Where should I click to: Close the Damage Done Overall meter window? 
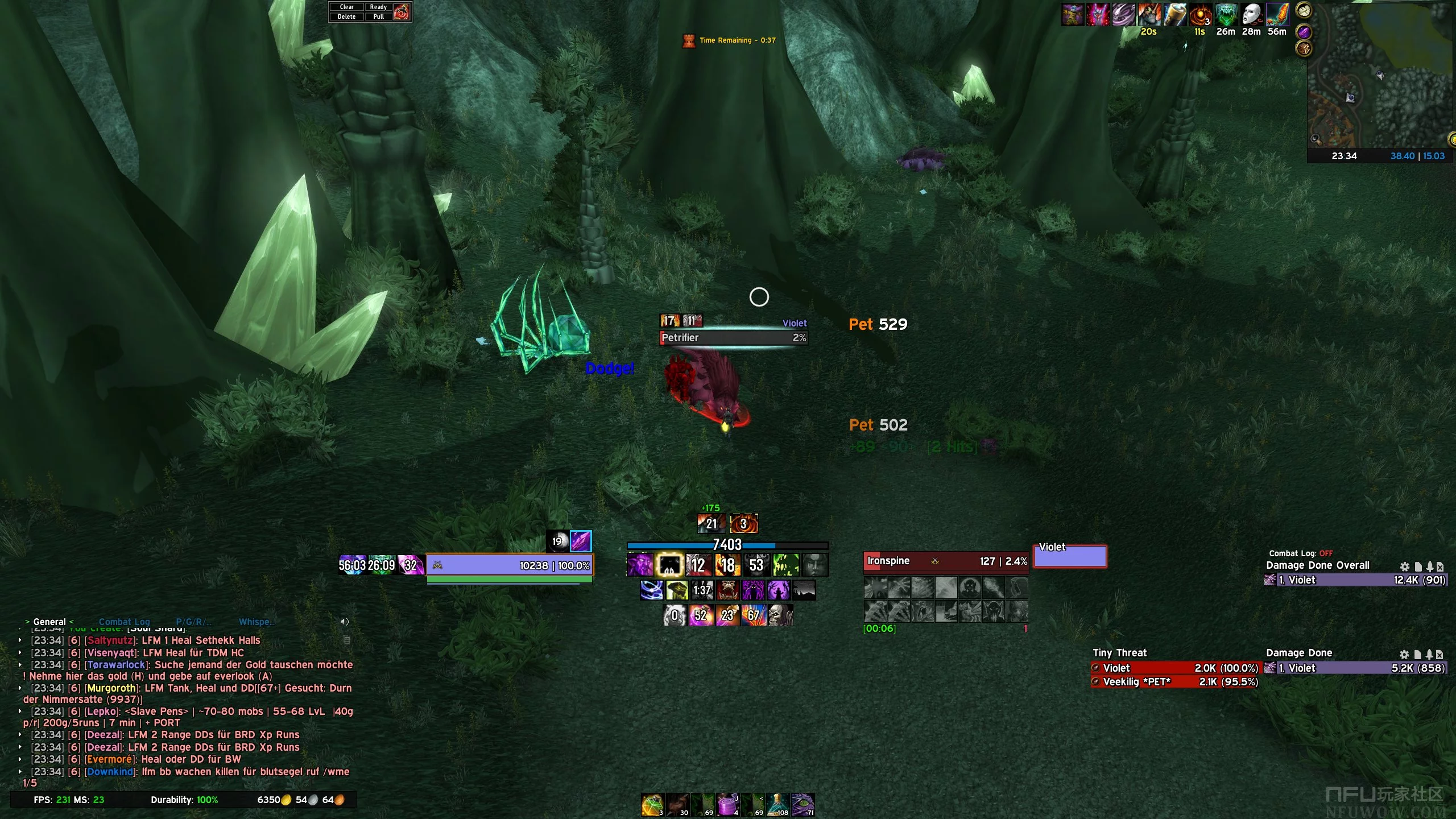pyautogui.click(x=1440, y=566)
